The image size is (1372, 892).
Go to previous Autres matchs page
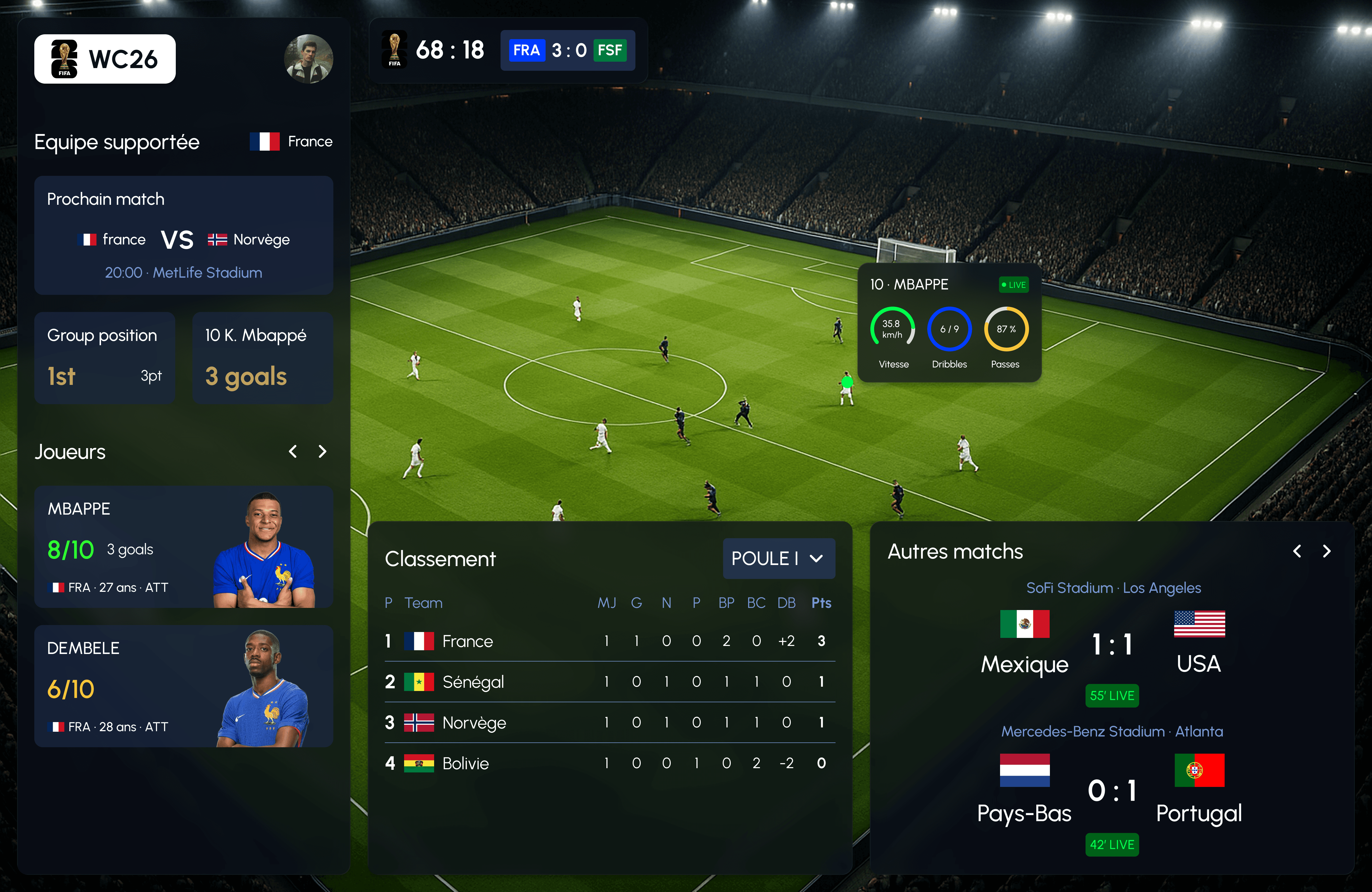1297,551
